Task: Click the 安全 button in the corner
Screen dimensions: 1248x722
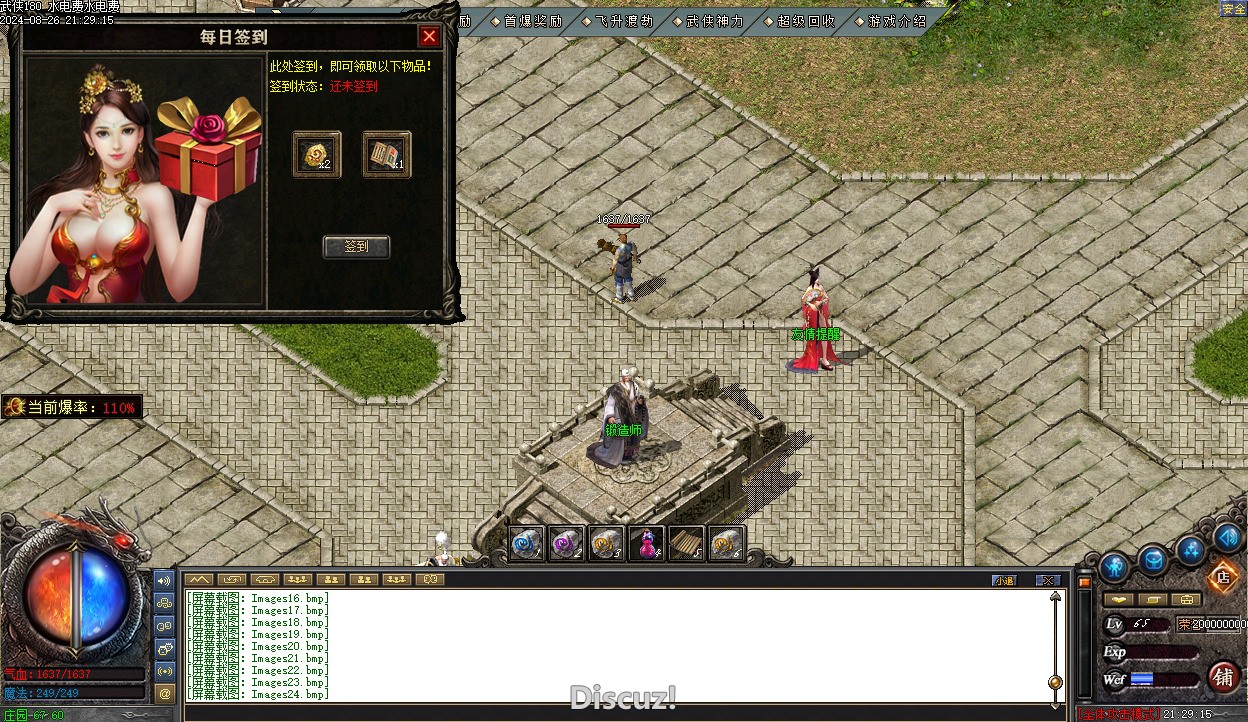Action: [1233, 9]
